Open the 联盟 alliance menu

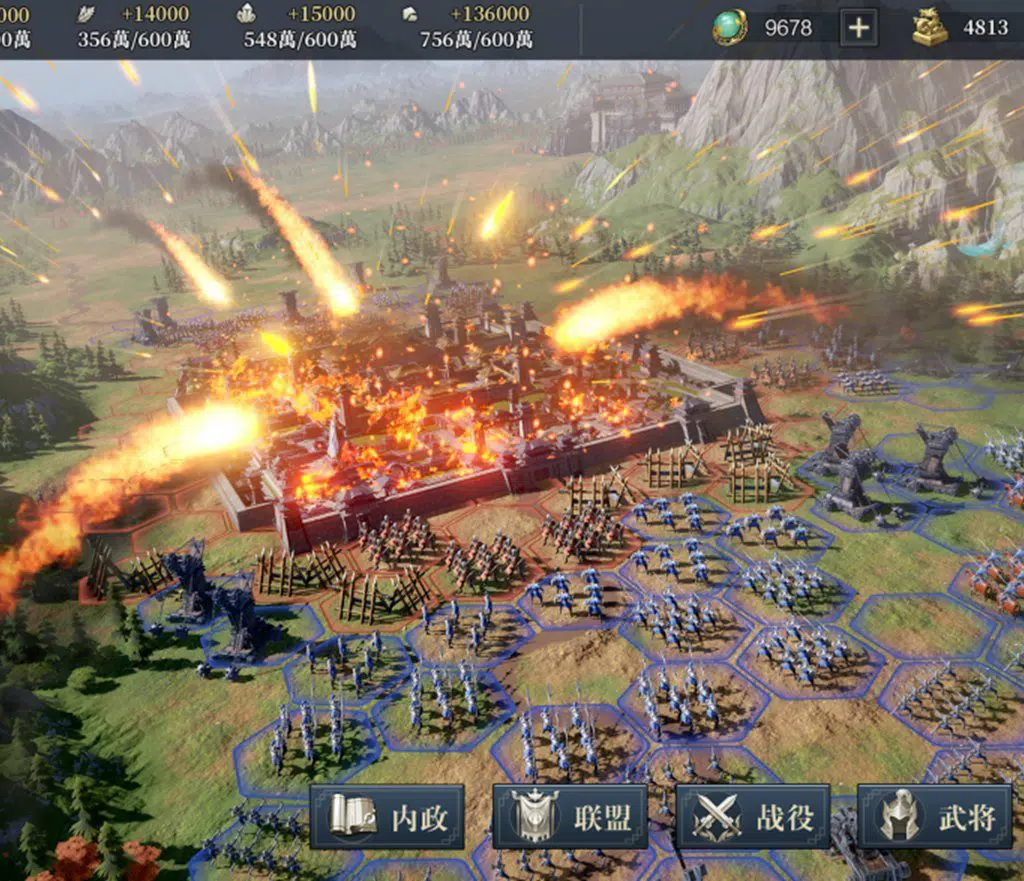click(570, 817)
